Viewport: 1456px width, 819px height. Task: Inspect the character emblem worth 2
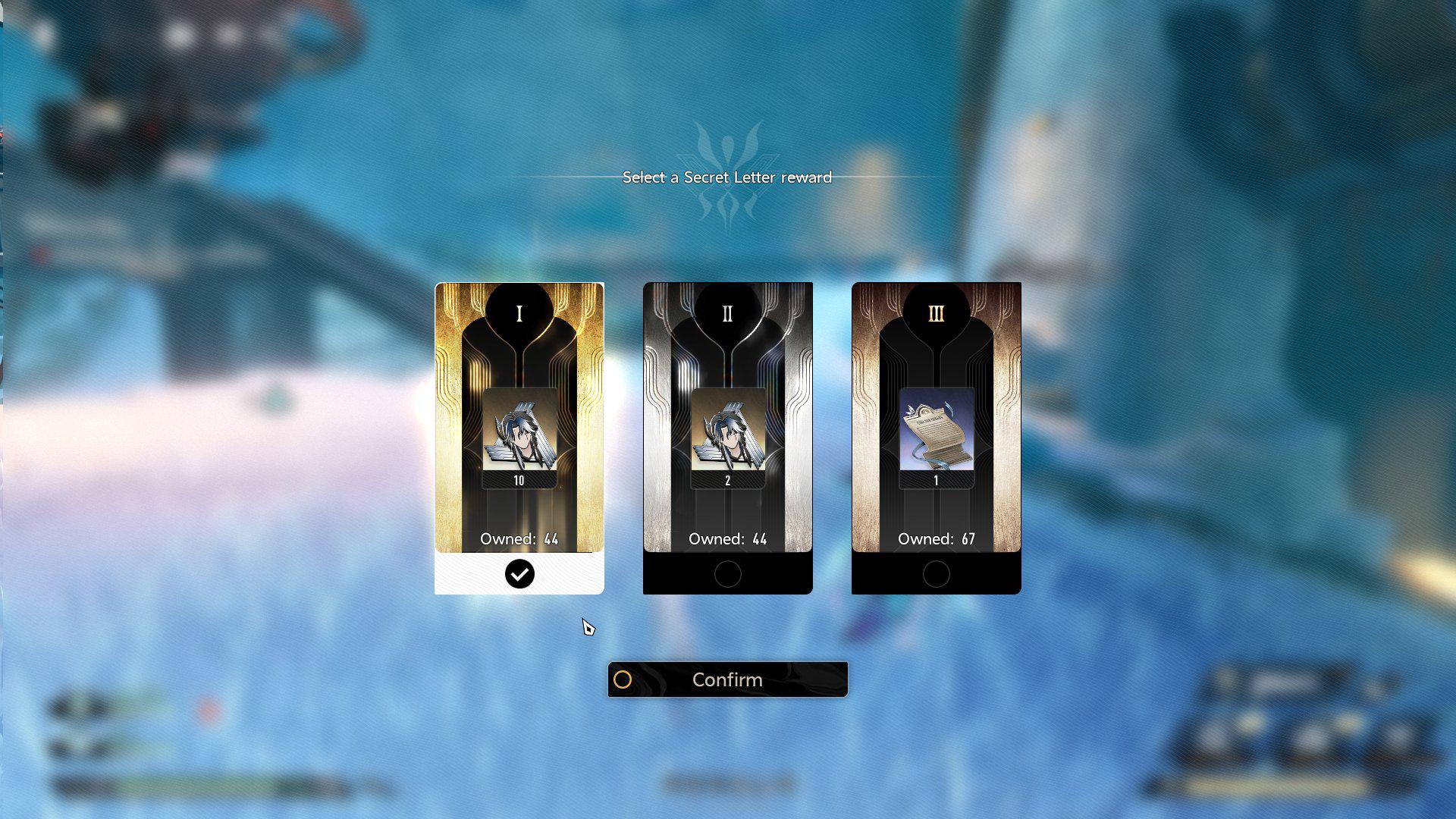(x=727, y=431)
